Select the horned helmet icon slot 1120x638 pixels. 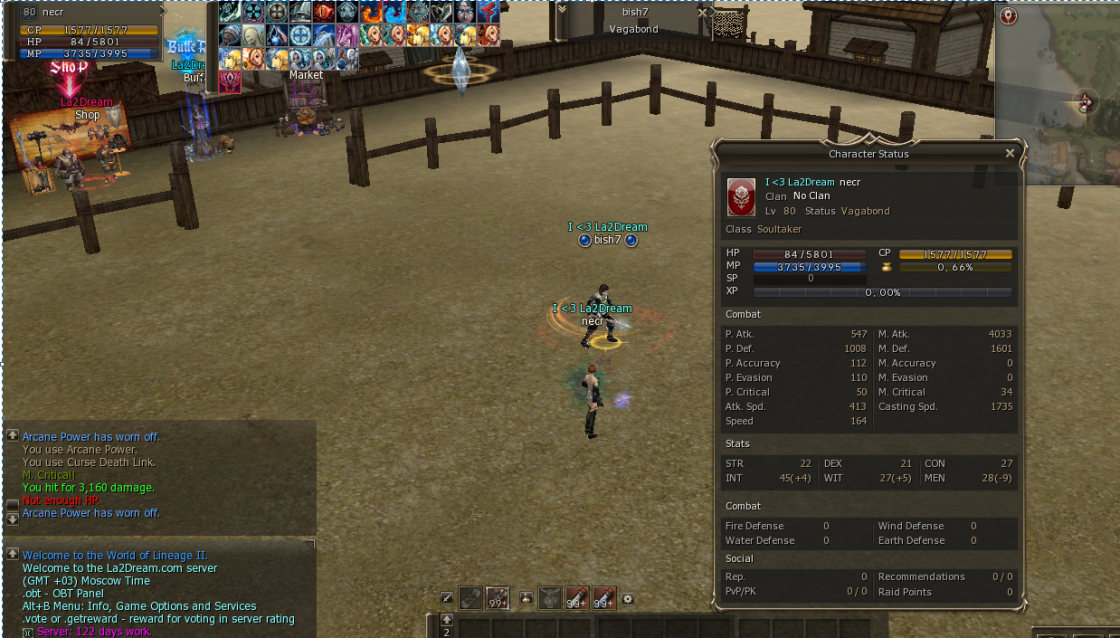click(550, 598)
